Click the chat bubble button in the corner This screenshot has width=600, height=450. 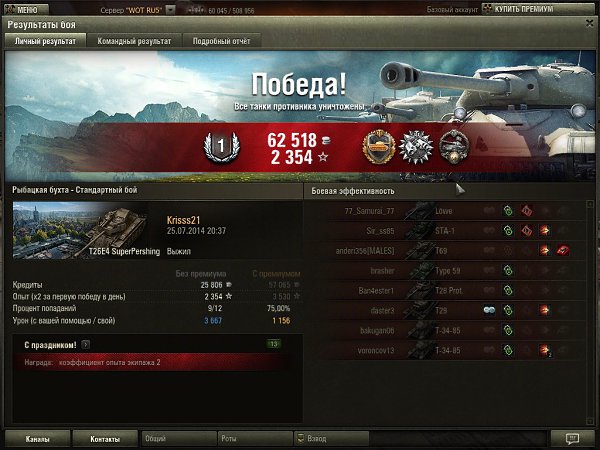tap(571, 438)
